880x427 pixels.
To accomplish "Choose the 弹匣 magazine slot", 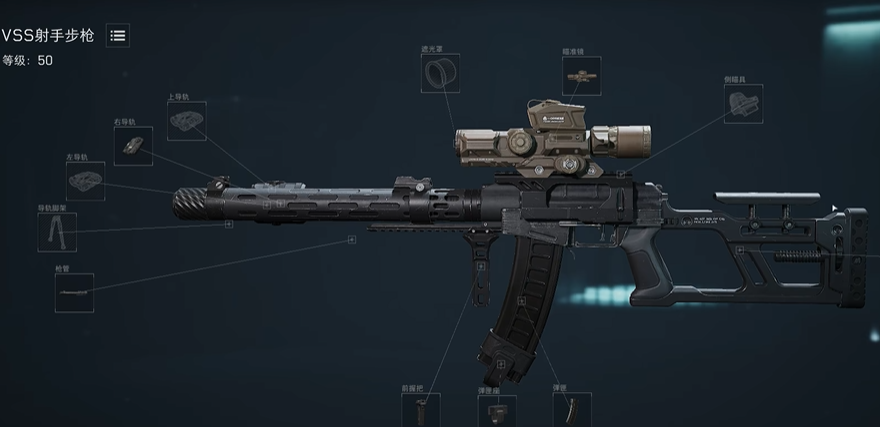I will coord(571,410).
